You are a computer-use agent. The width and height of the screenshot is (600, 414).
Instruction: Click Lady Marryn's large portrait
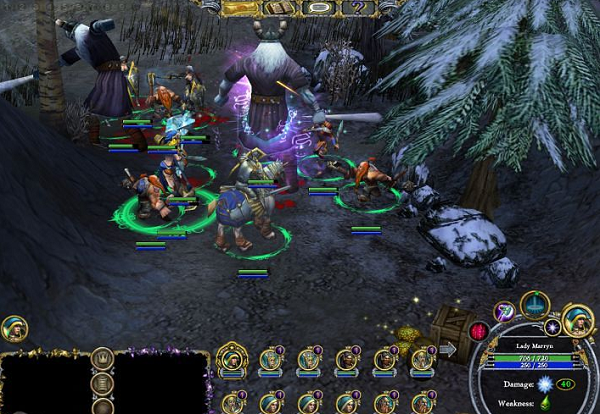point(577,320)
